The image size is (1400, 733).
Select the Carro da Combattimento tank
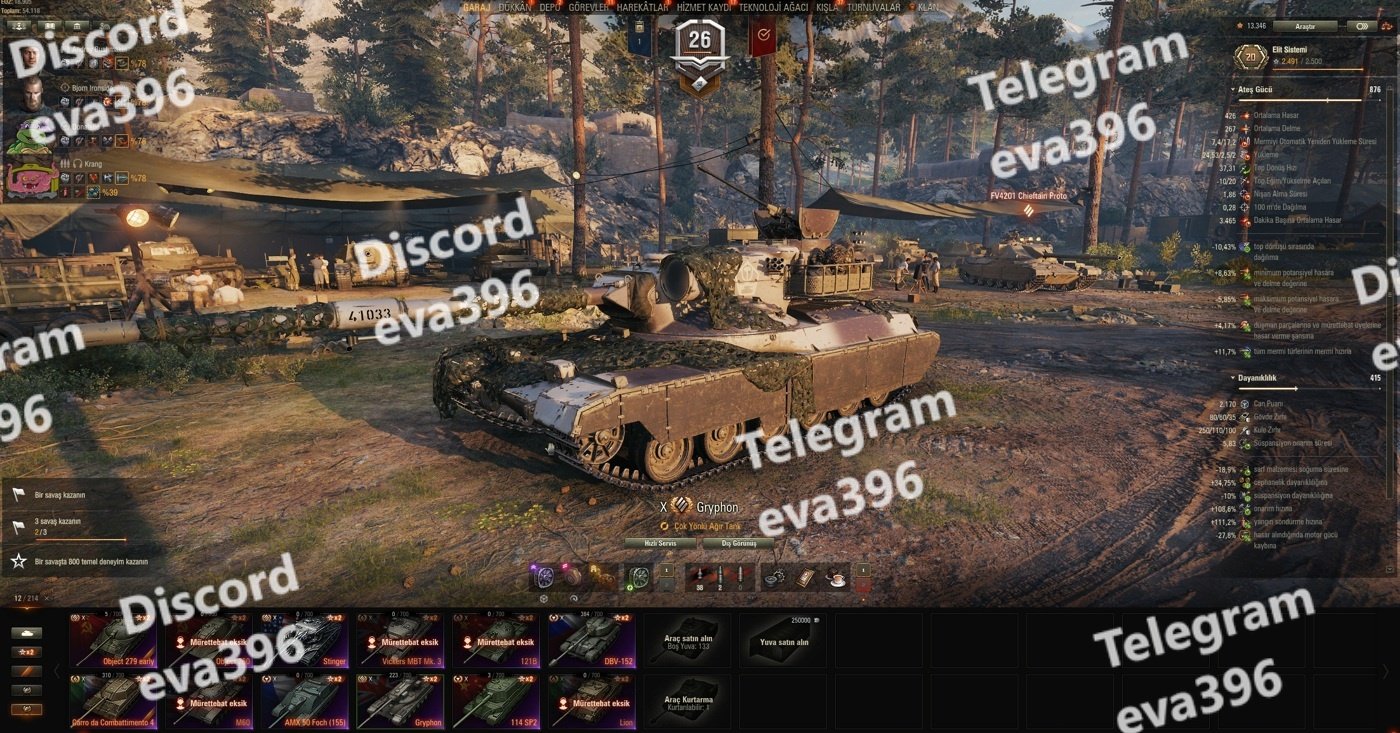pos(110,700)
